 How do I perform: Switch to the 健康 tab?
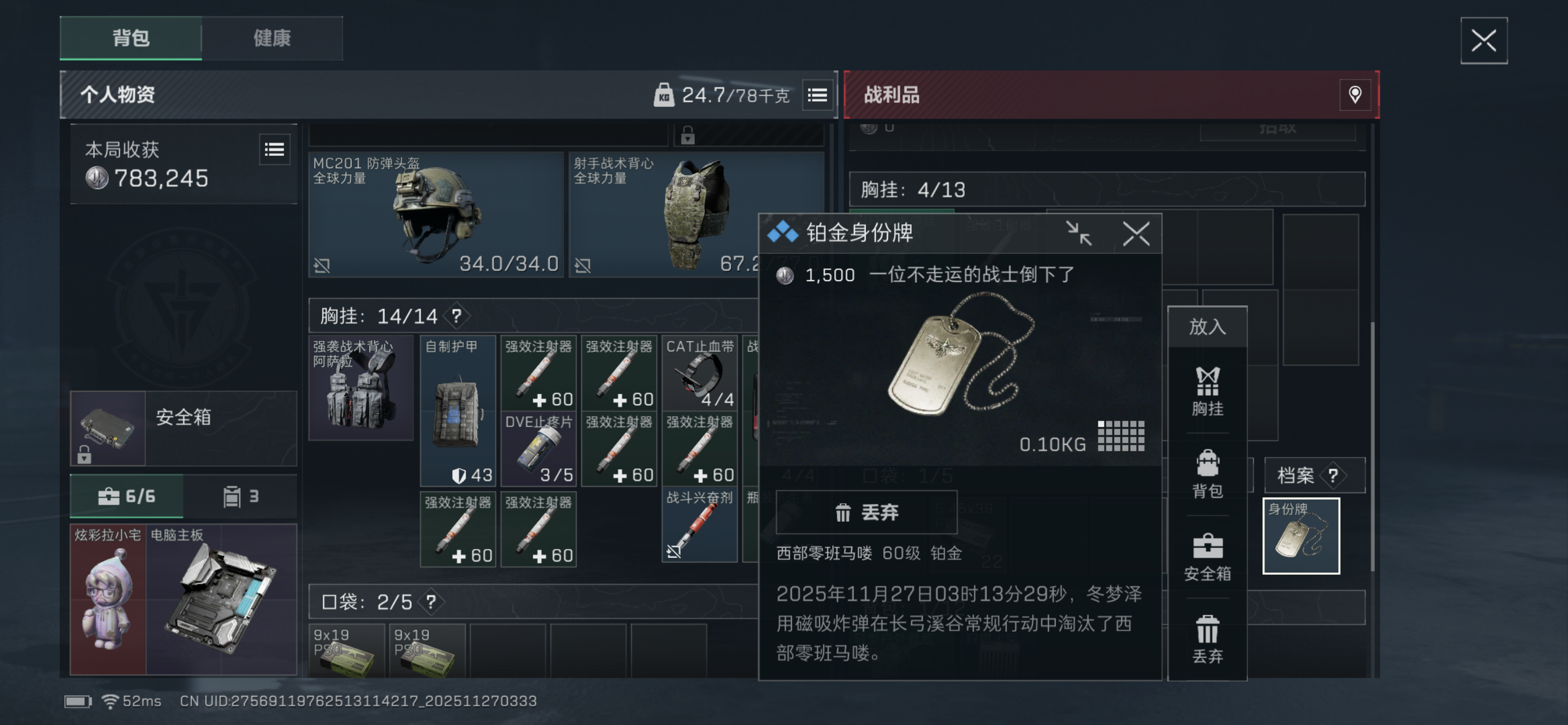point(271,38)
